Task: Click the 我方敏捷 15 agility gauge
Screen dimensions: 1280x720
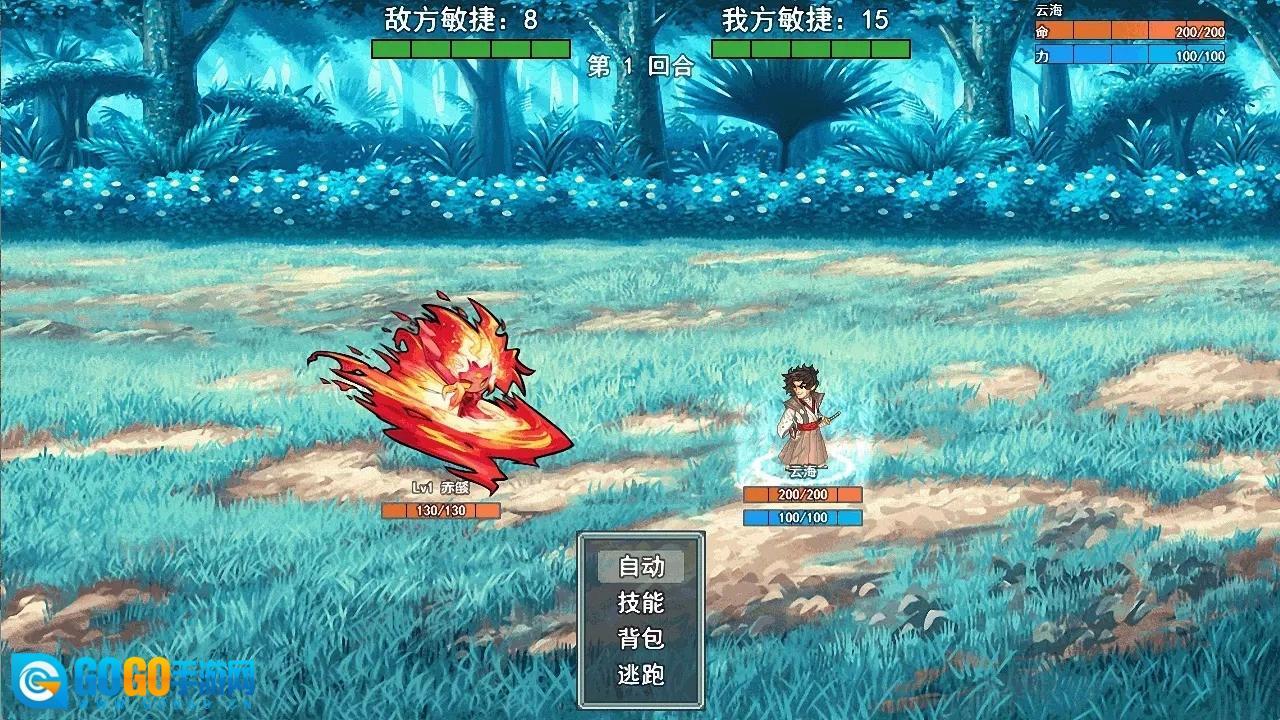Action: (812, 46)
